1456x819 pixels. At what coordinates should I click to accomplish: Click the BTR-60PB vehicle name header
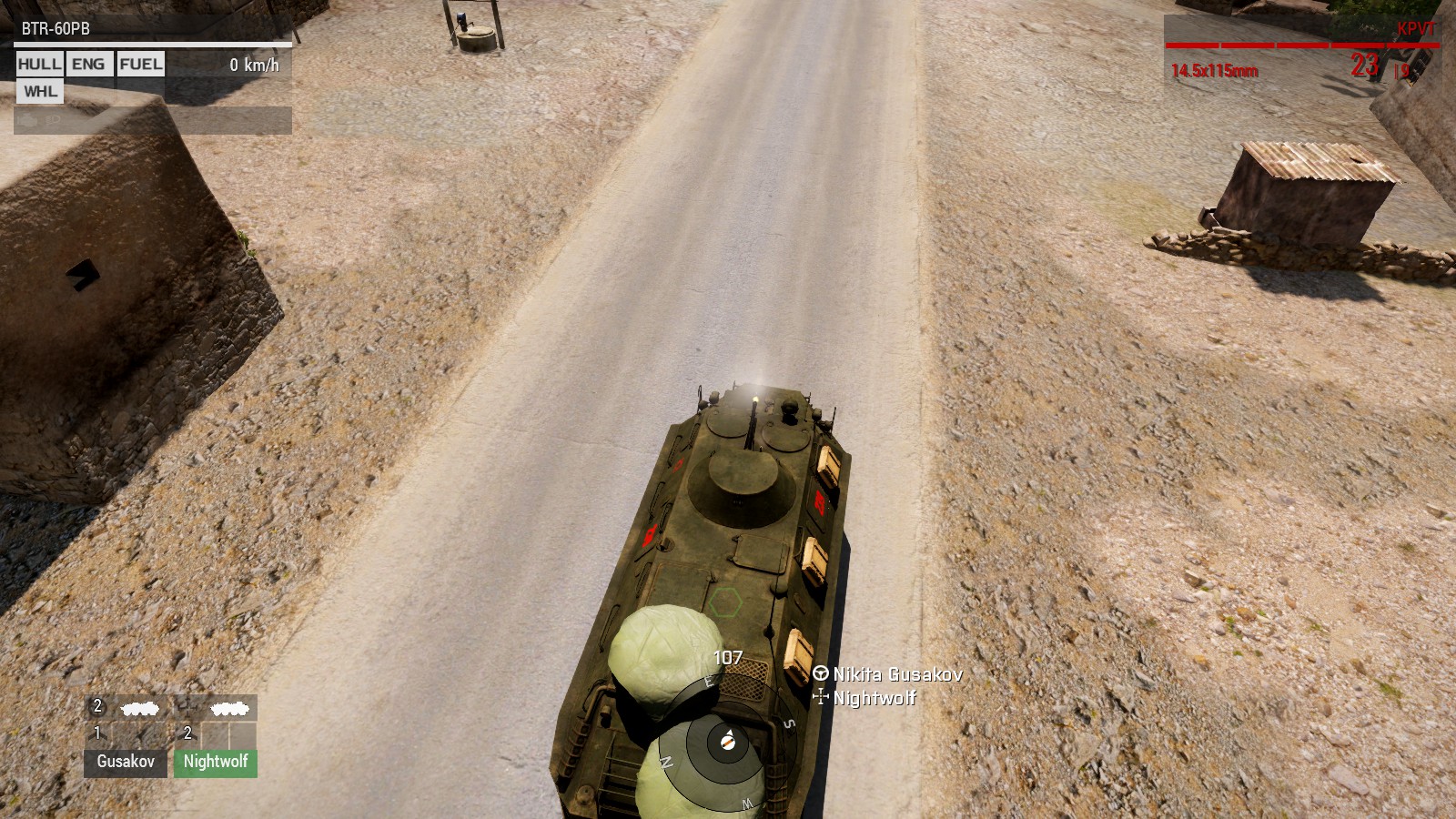56,29
